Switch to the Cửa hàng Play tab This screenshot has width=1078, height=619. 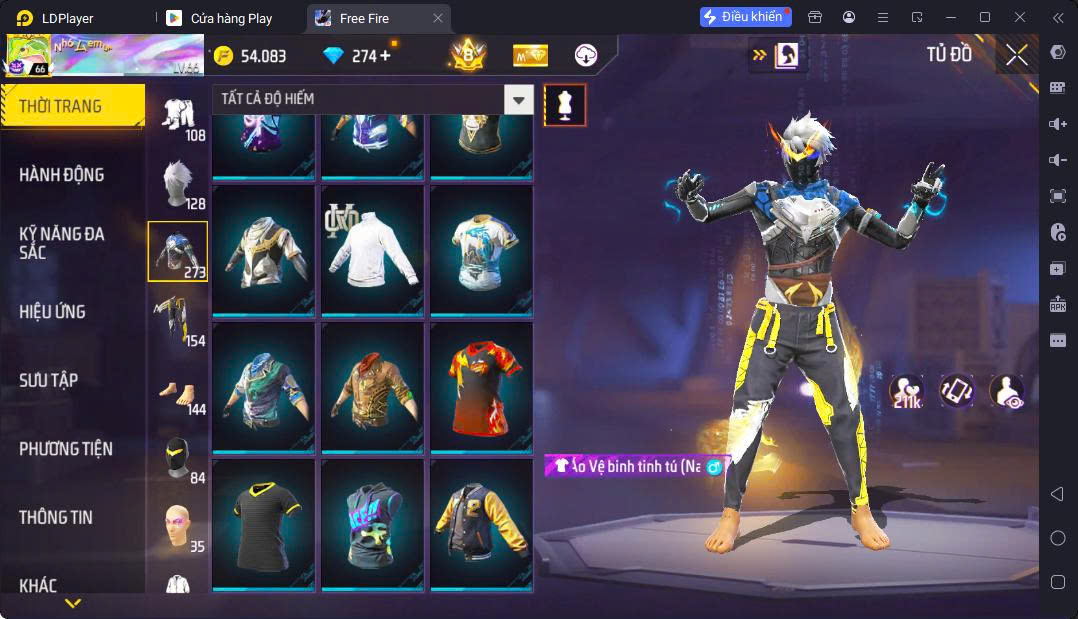[x=230, y=18]
